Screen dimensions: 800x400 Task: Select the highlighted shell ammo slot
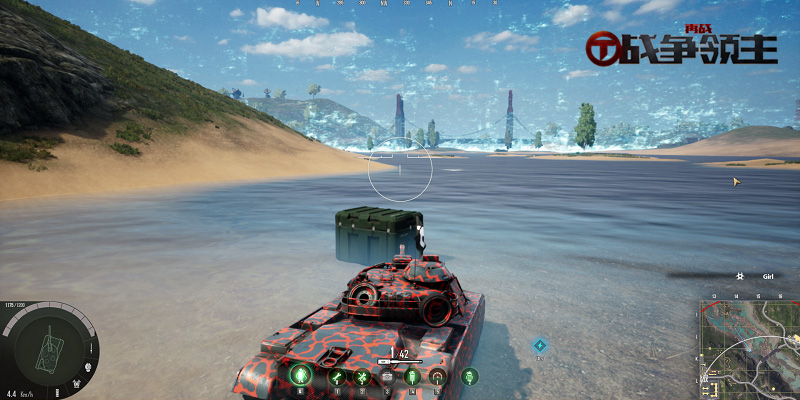(x=299, y=376)
